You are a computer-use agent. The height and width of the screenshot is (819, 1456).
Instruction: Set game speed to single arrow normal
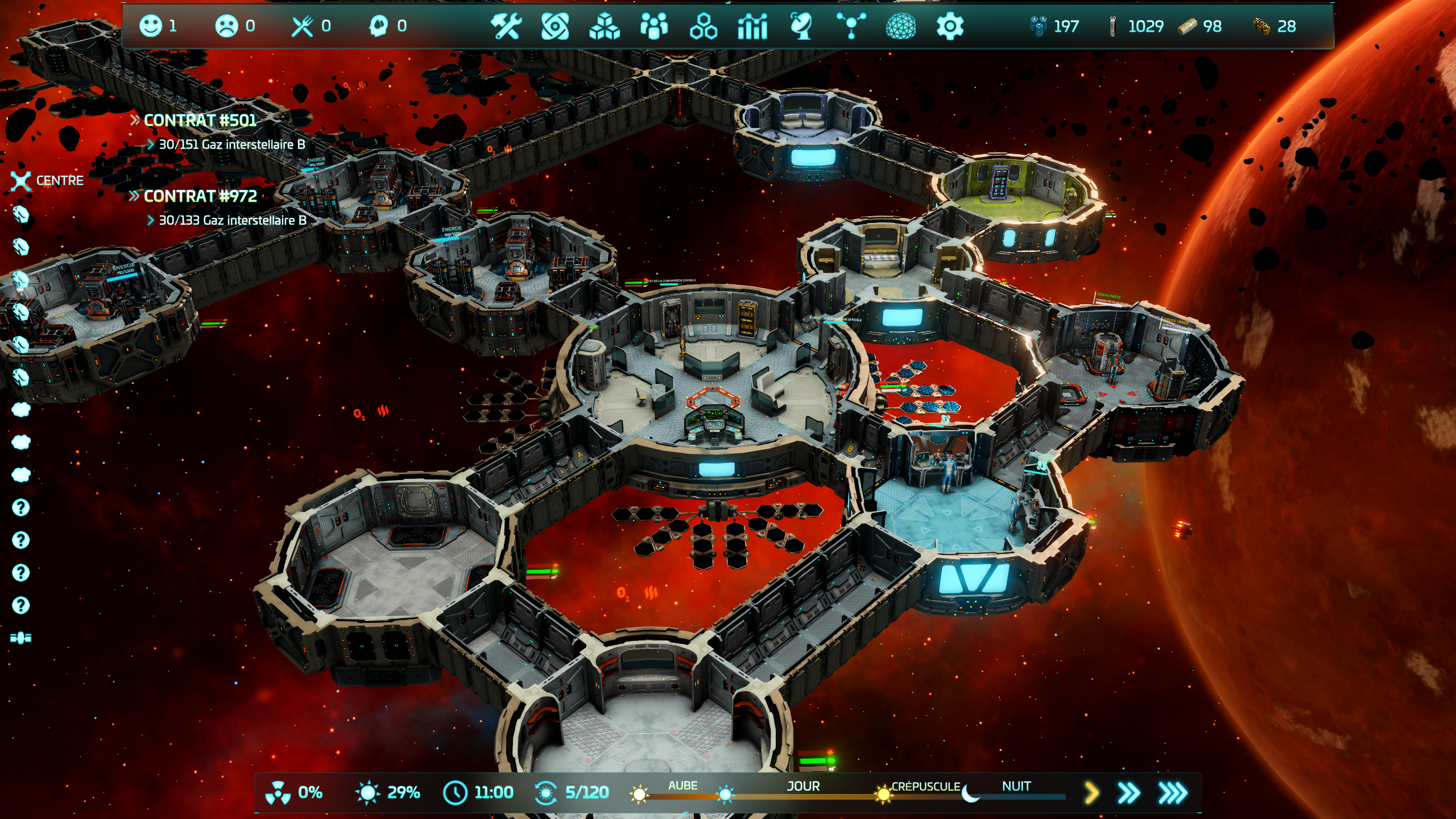click(x=1091, y=792)
